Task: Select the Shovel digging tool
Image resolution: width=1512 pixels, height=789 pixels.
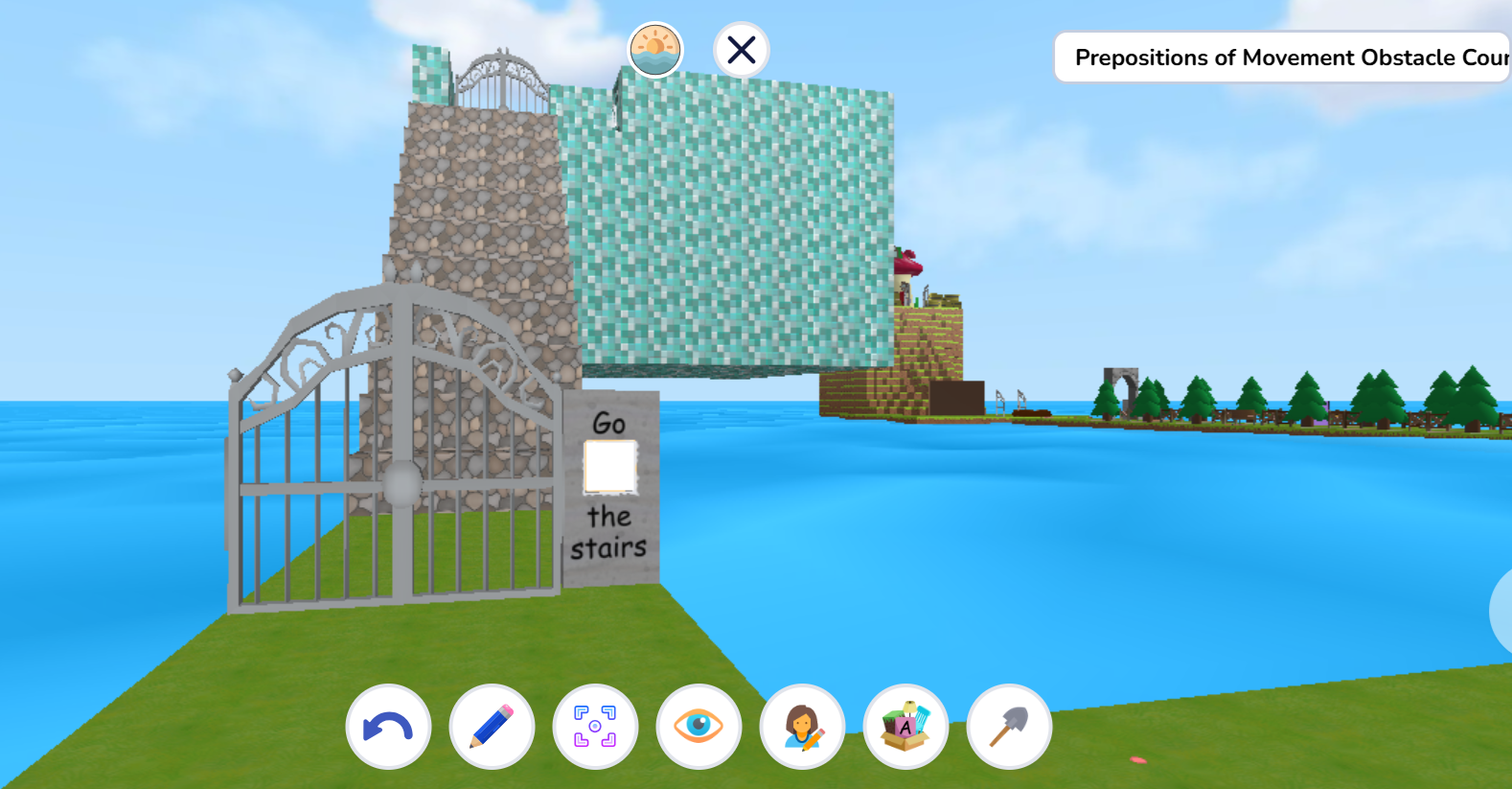Action: 1009,727
